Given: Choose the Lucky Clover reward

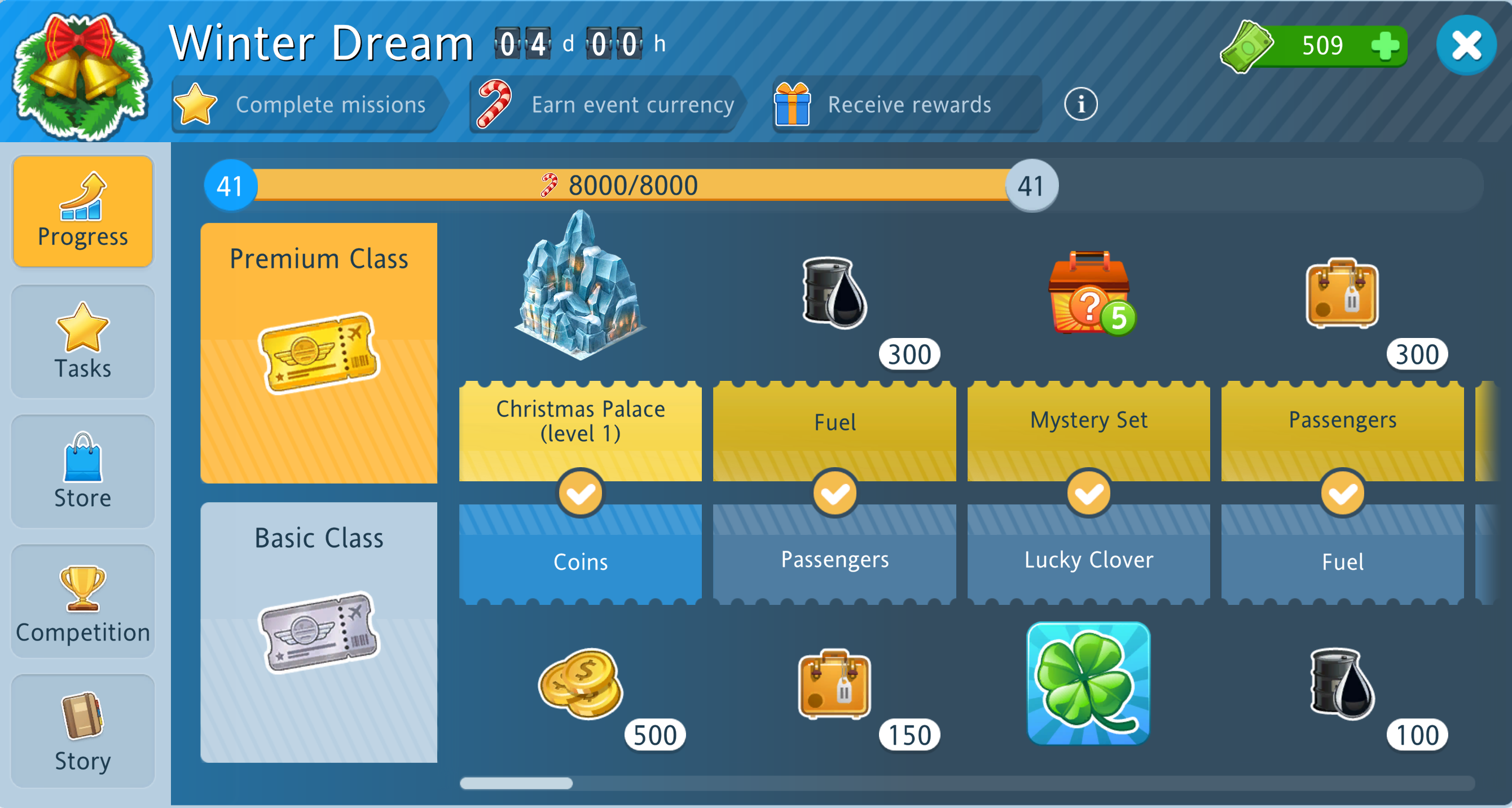Looking at the screenshot, I should coord(1088,683).
